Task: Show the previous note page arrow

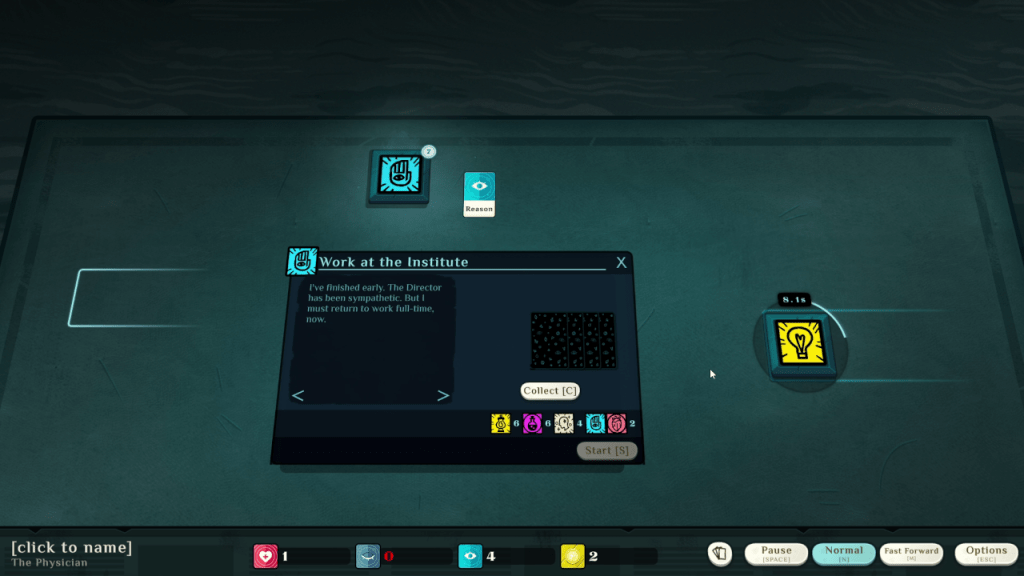Action: coord(298,396)
